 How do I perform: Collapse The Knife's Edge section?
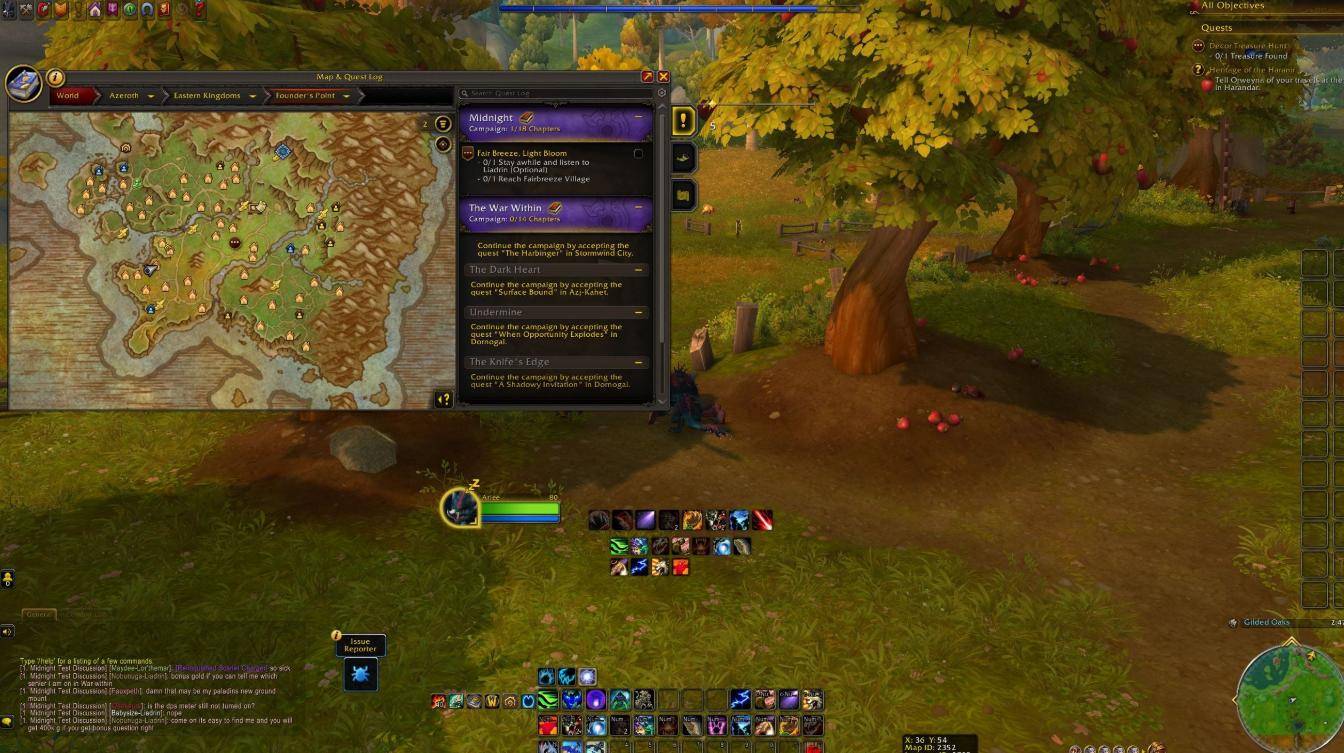[638, 362]
